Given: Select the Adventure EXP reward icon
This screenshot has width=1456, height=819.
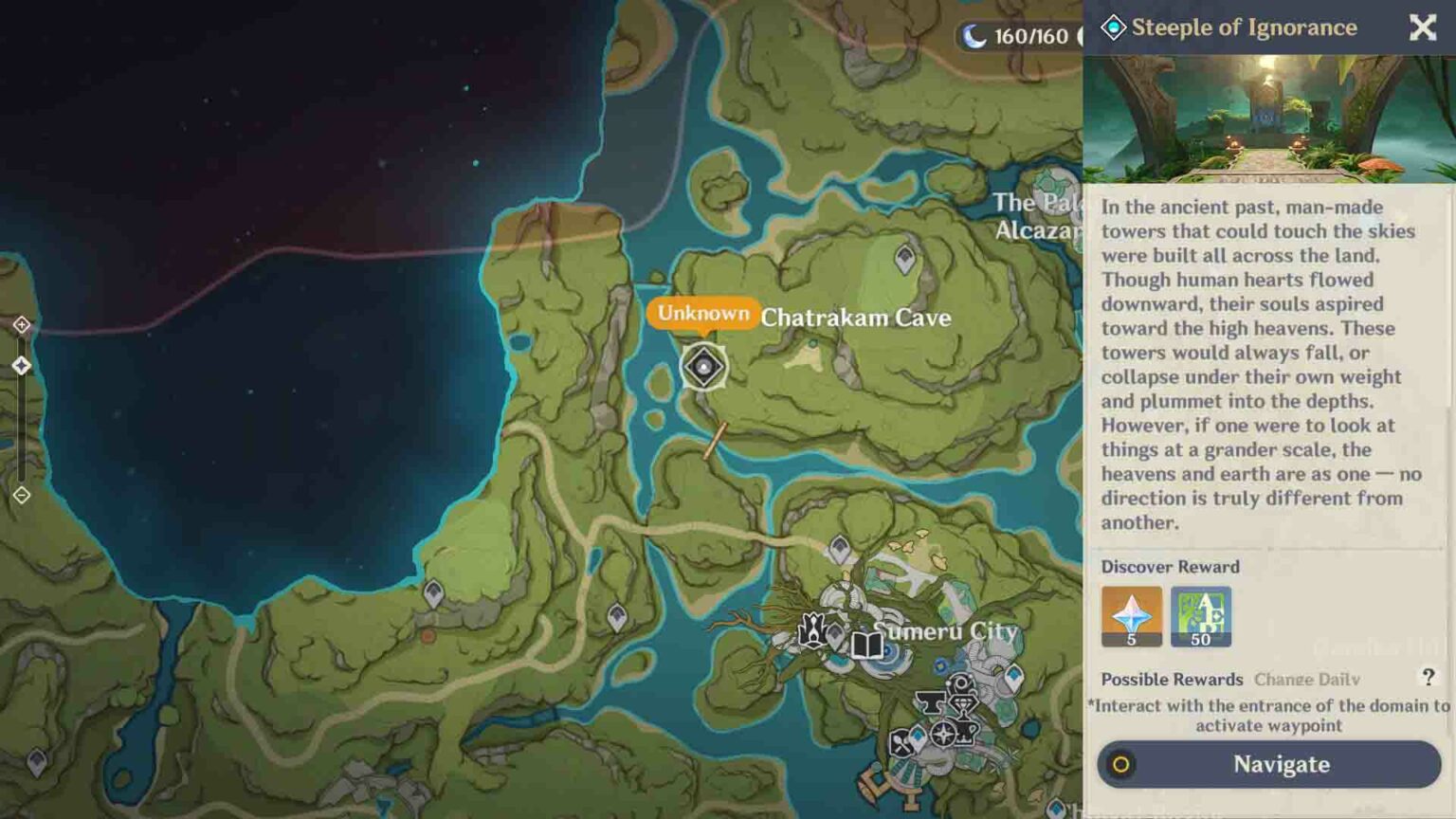Looking at the screenshot, I should [x=1200, y=616].
